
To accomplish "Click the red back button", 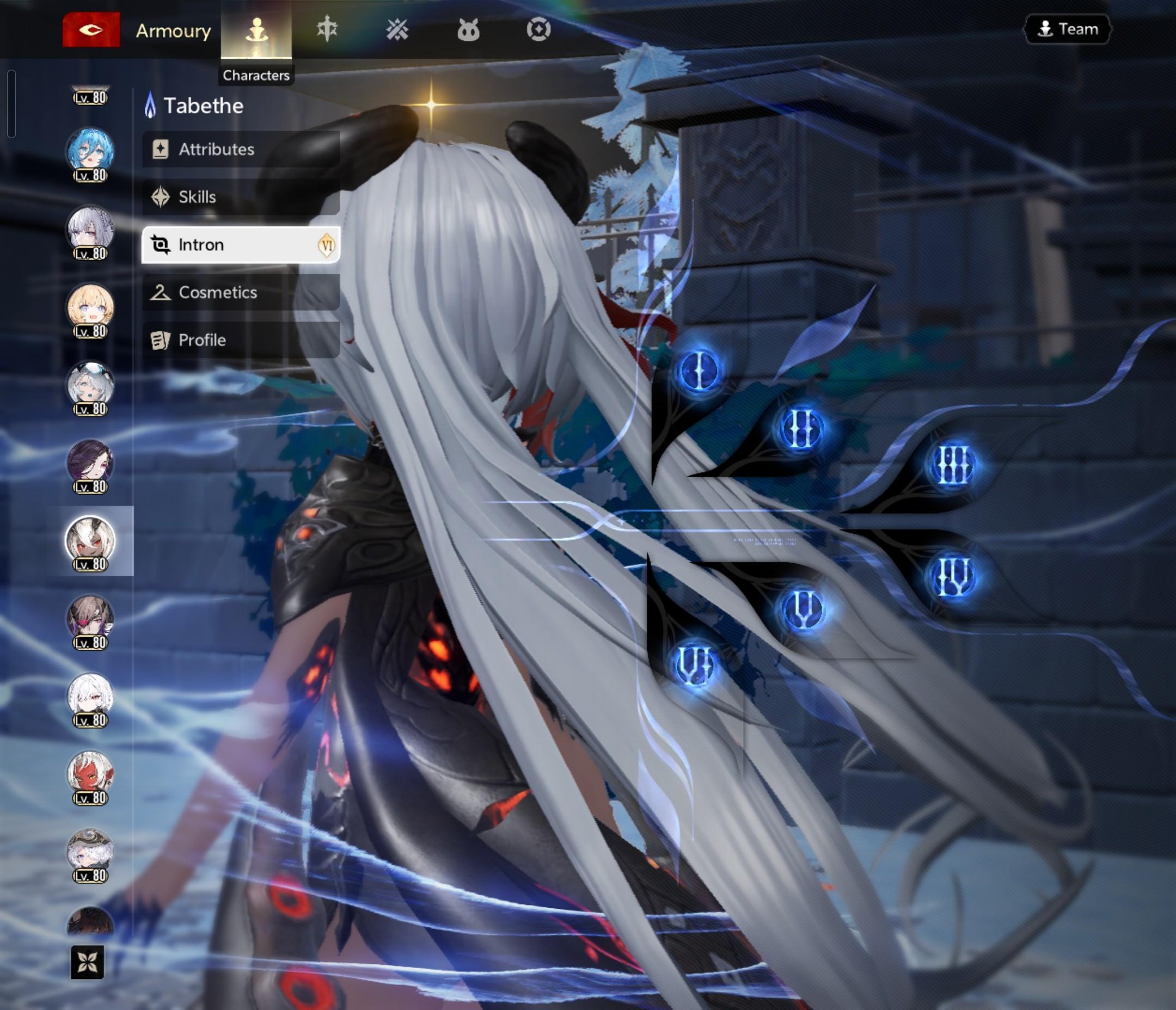I will point(91,29).
